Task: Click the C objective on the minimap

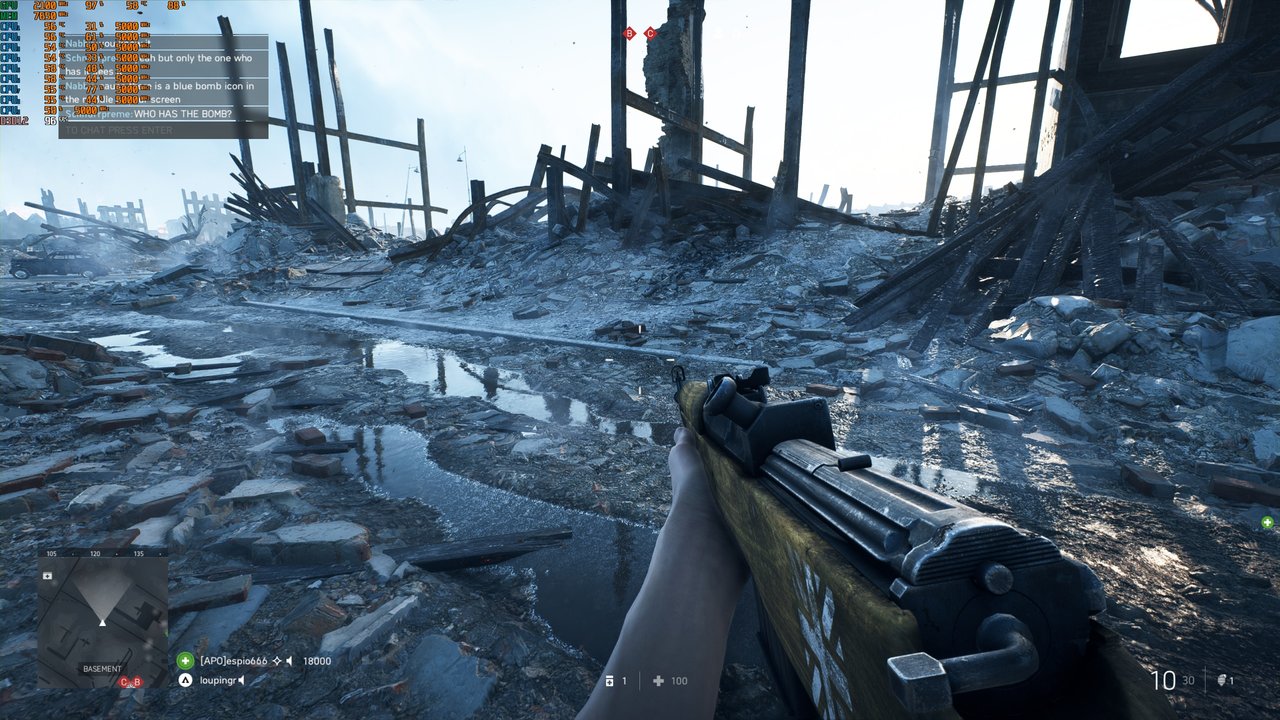Action: 125,682
